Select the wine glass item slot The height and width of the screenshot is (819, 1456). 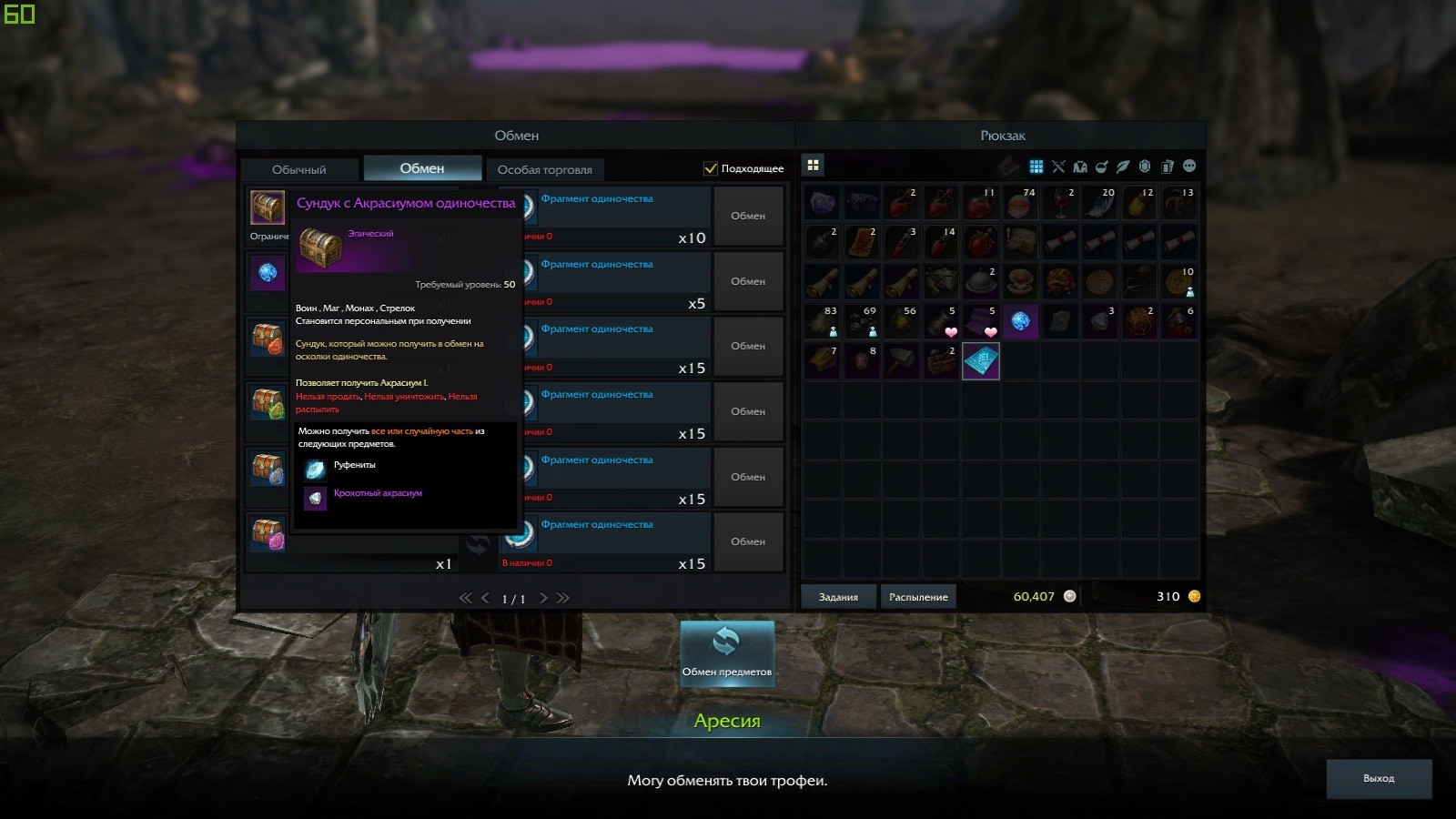point(1060,204)
